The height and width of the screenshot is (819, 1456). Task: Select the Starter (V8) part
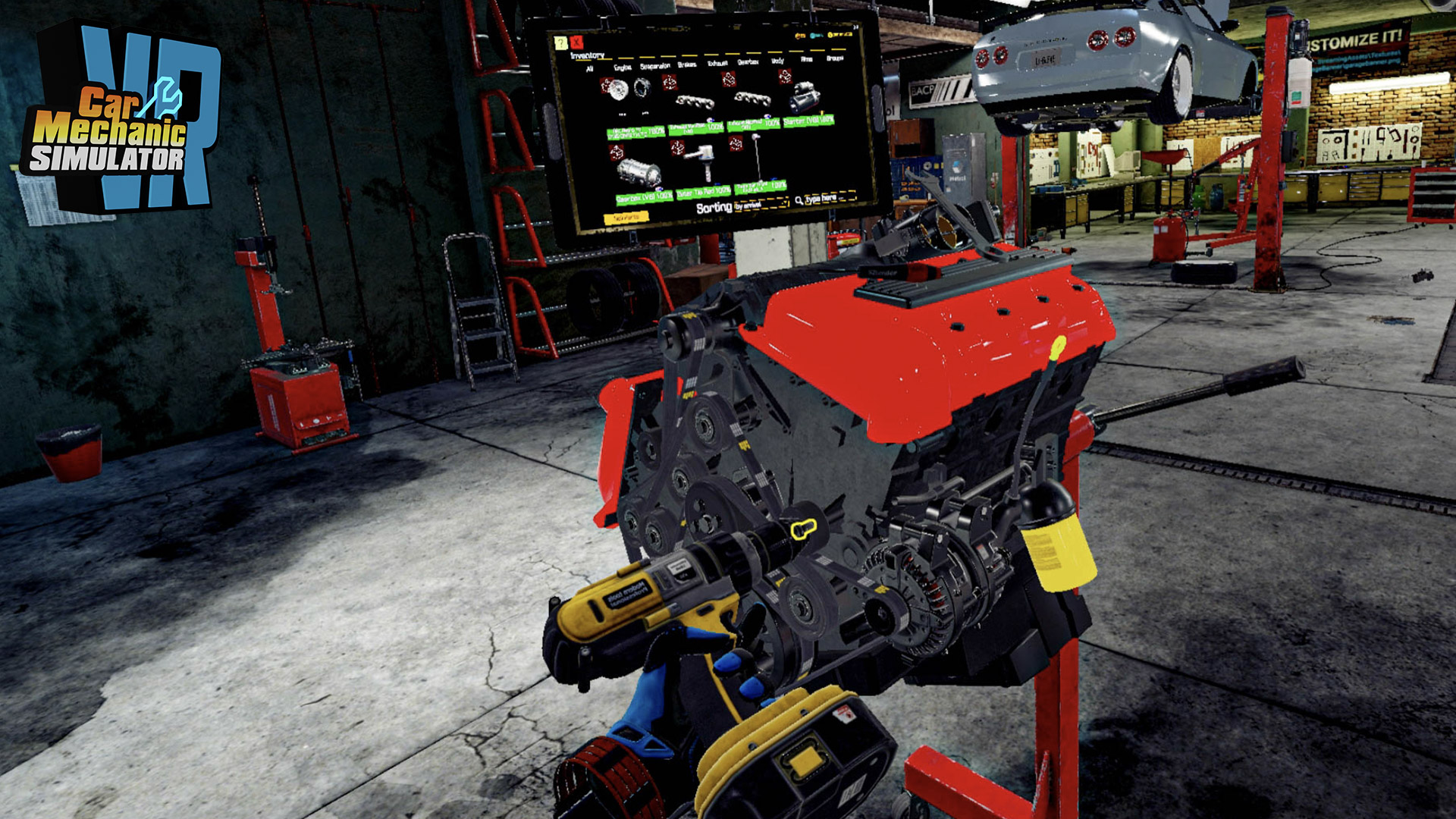point(808,104)
